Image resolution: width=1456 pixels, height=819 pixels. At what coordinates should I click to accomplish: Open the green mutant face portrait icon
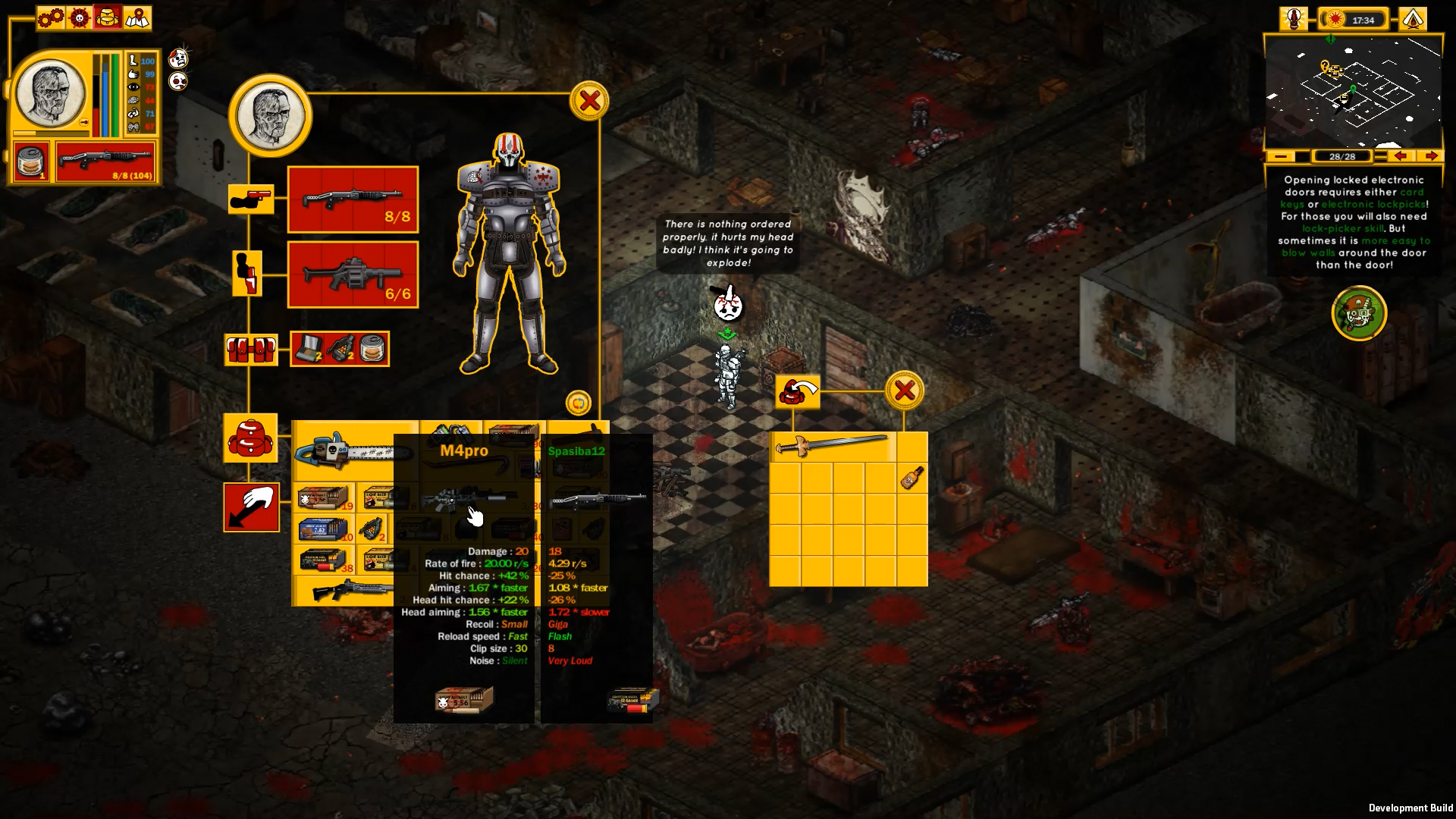pyautogui.click(x=1359, y=313)
